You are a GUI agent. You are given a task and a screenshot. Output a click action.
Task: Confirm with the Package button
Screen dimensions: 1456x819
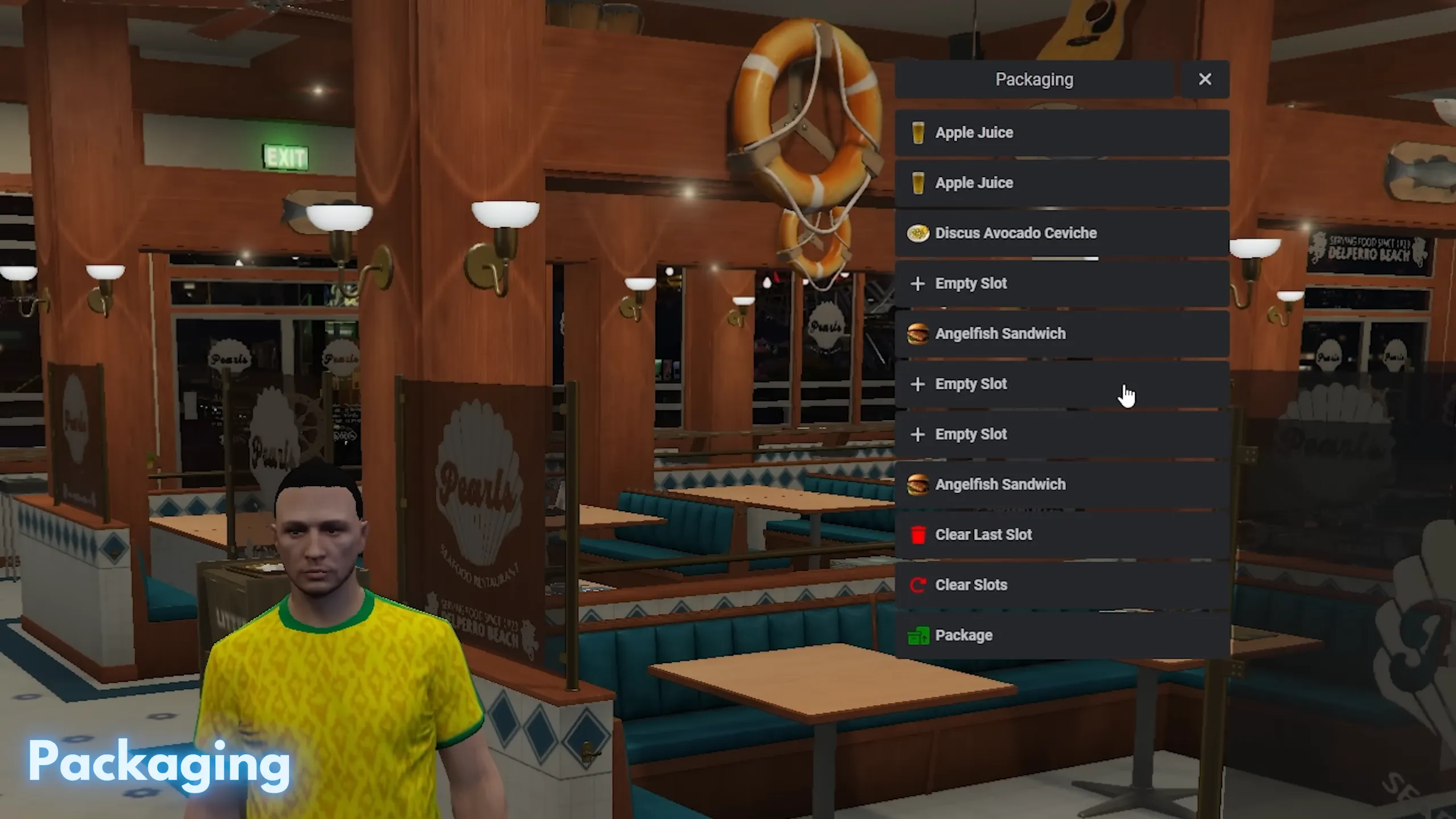[x=1061, y=635]
